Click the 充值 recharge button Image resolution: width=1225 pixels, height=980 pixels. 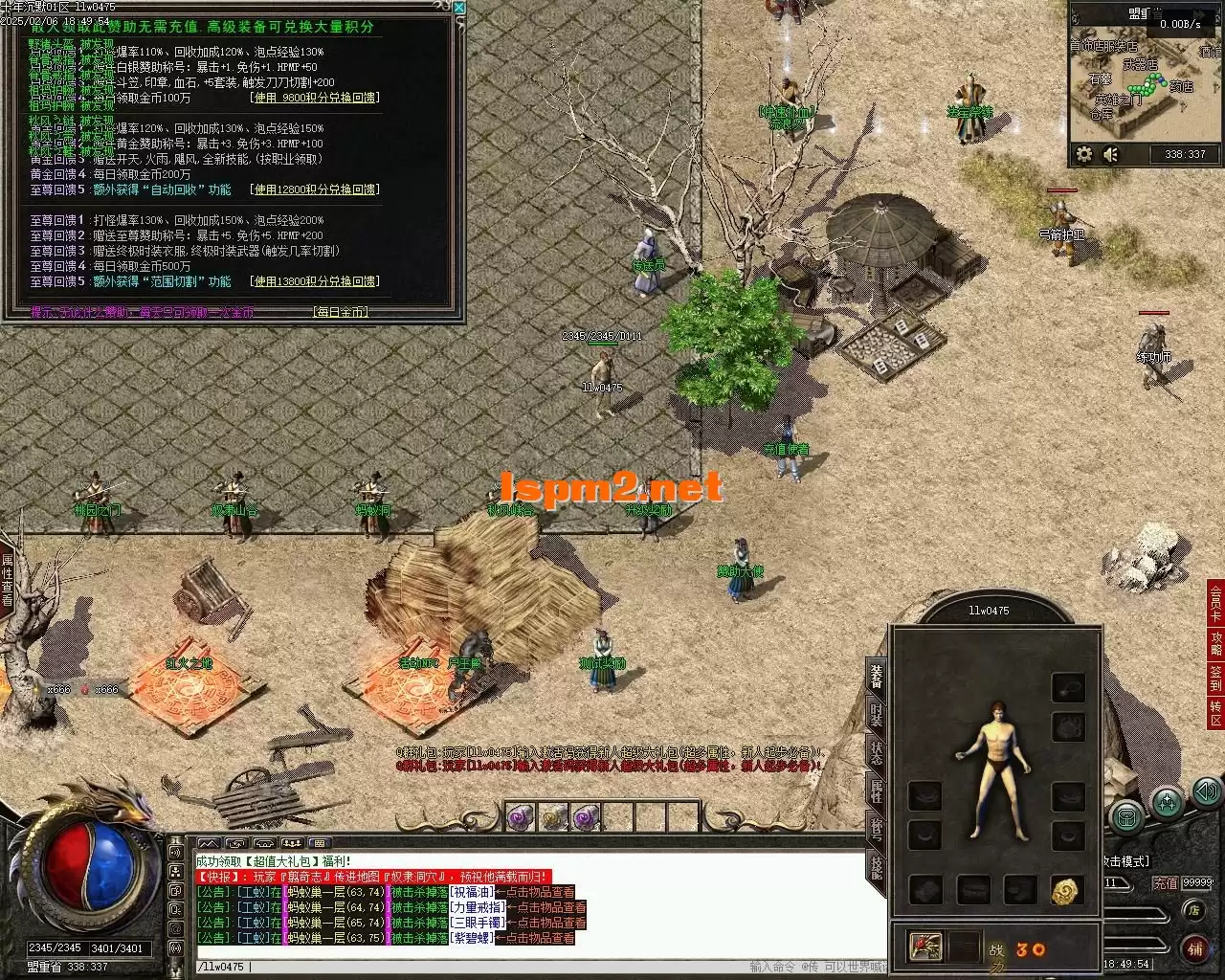tap(1165, 882)
